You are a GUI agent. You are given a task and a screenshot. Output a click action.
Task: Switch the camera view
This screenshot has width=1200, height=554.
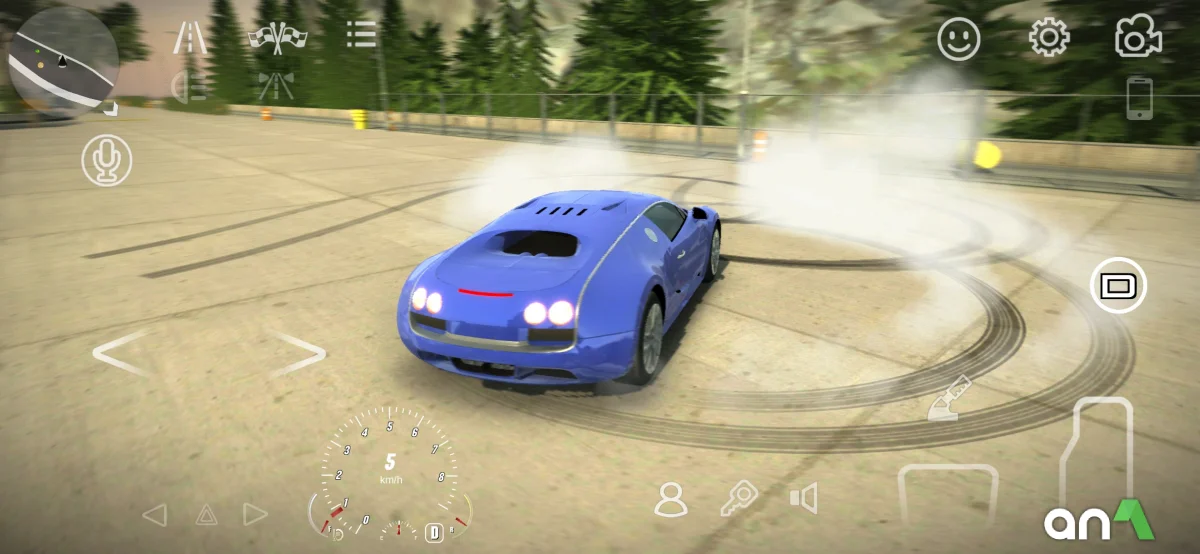click(1138, 39)
